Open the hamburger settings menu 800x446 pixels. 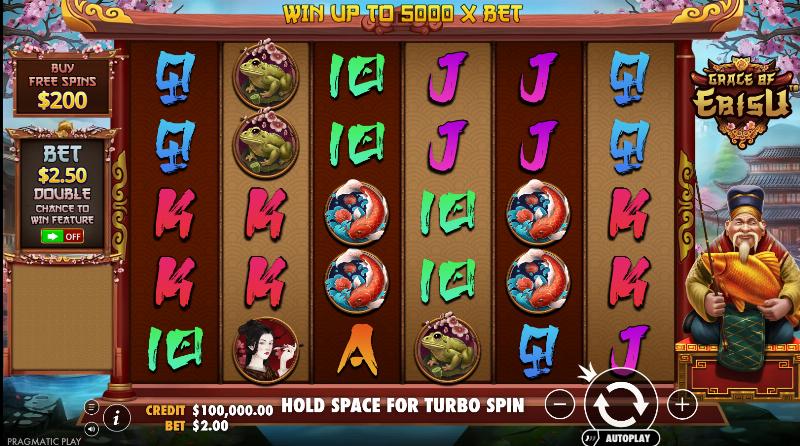(x=92, y=407)
